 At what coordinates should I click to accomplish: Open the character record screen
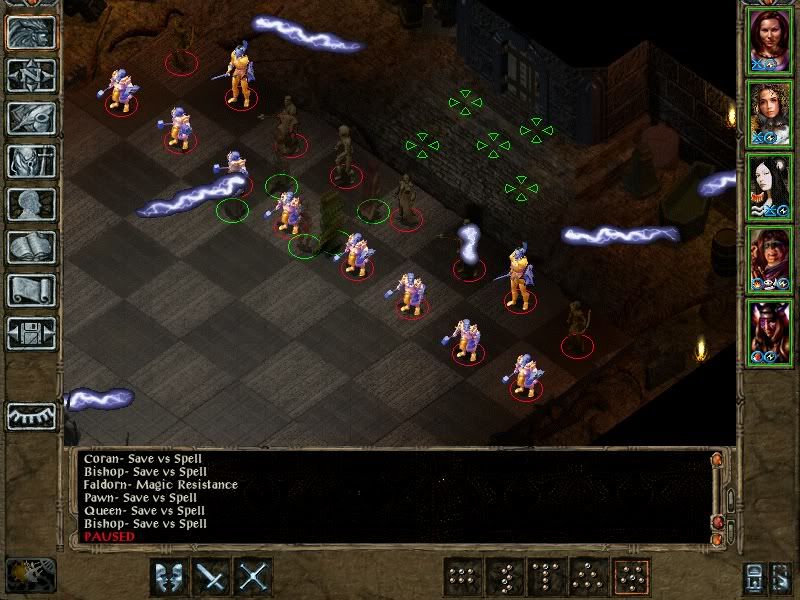click(x=31, y=204)
